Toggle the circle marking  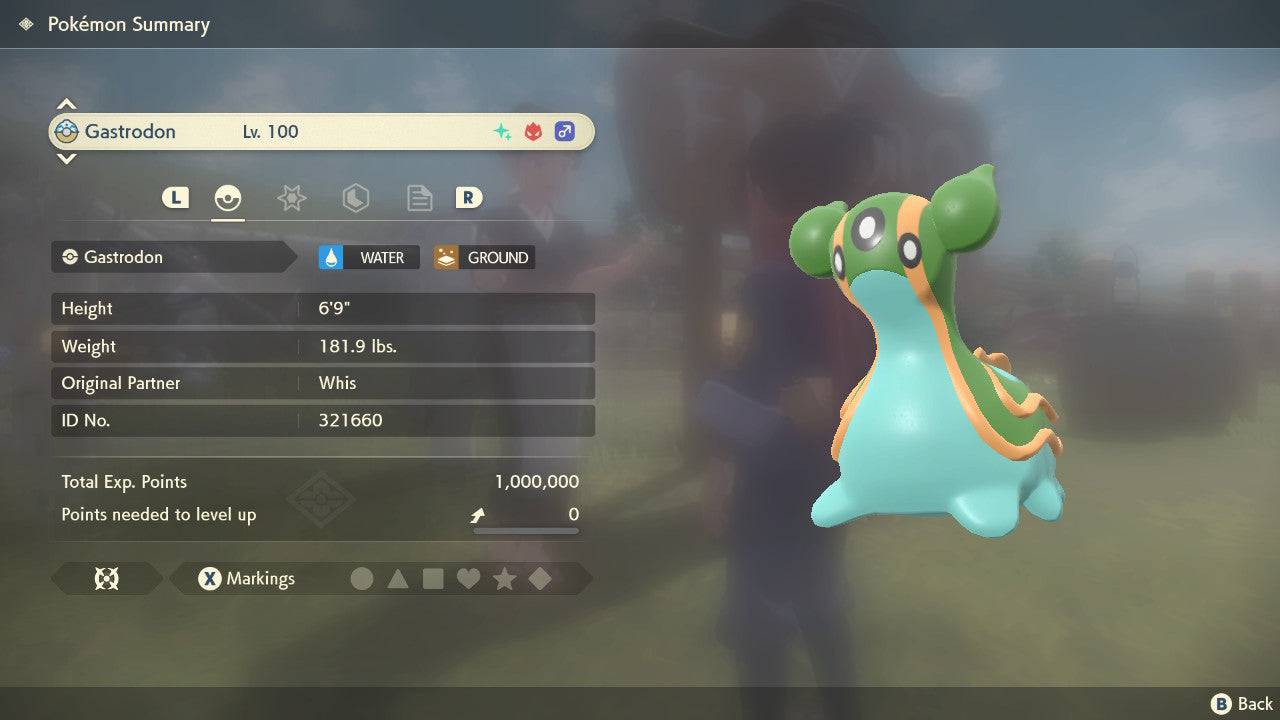(362, 579)
